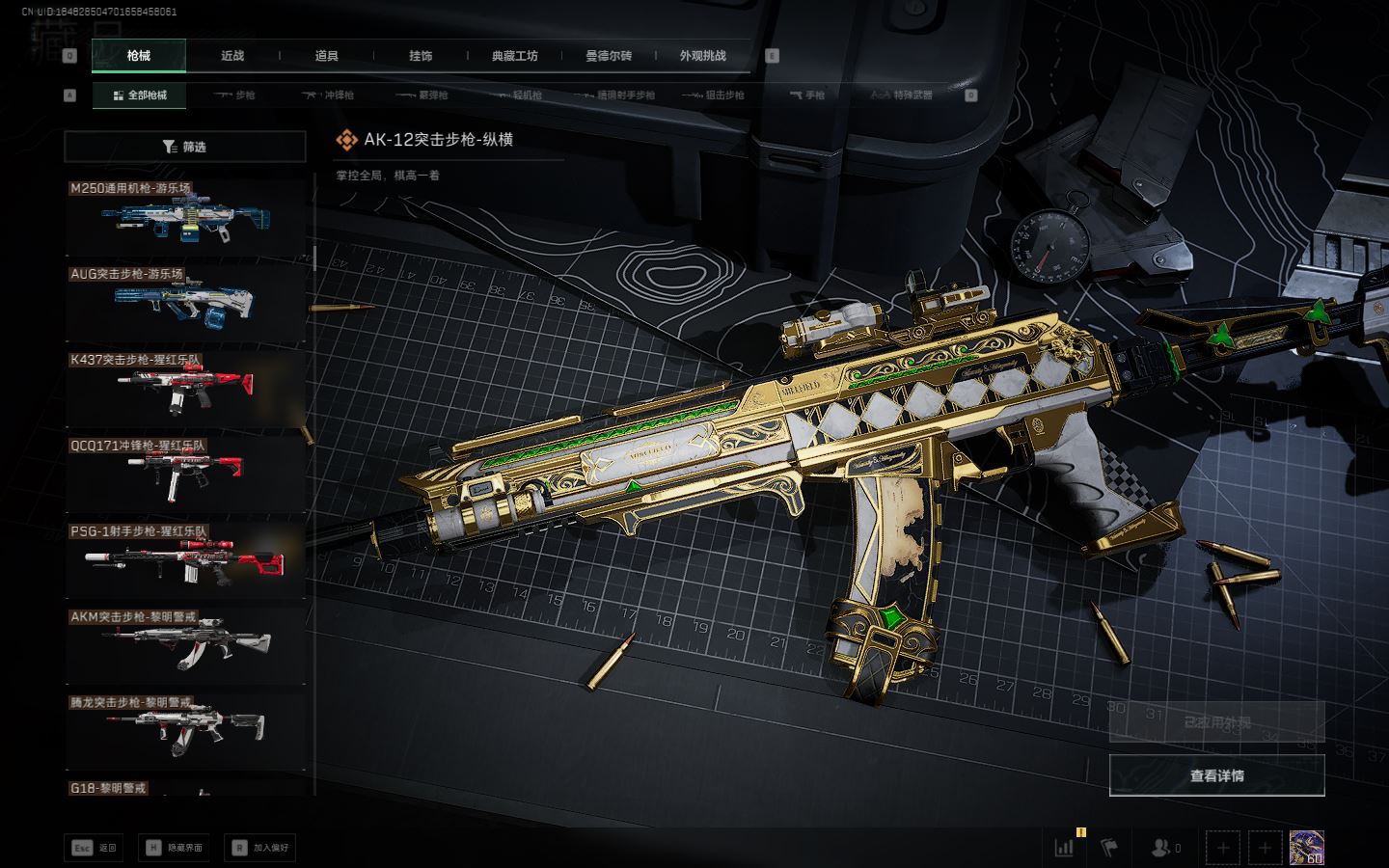Open the 道具 items tab
The image size is (1389, 868).
point(327,56)
